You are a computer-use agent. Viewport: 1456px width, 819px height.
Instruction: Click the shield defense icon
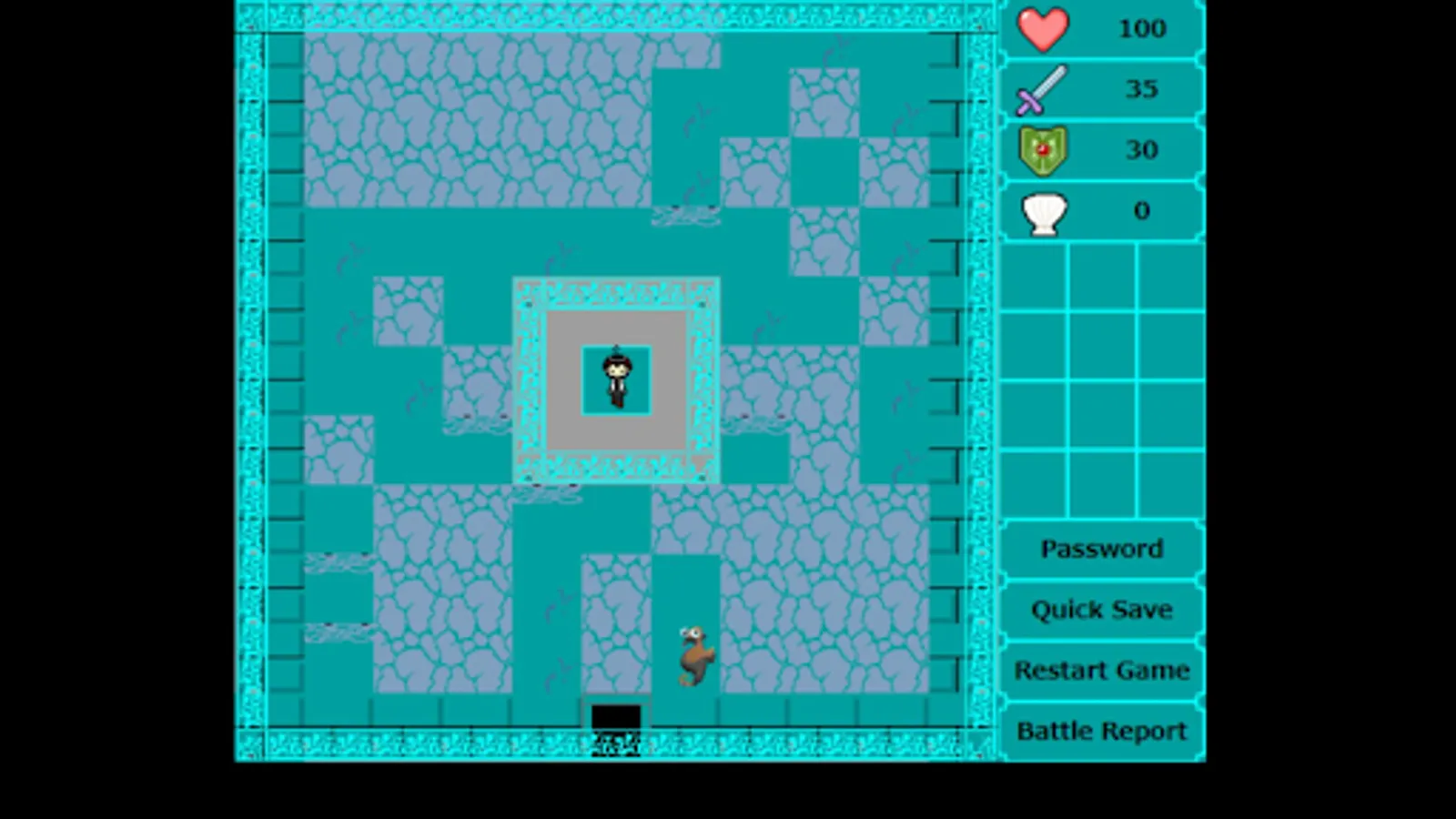coord(1043,150)
